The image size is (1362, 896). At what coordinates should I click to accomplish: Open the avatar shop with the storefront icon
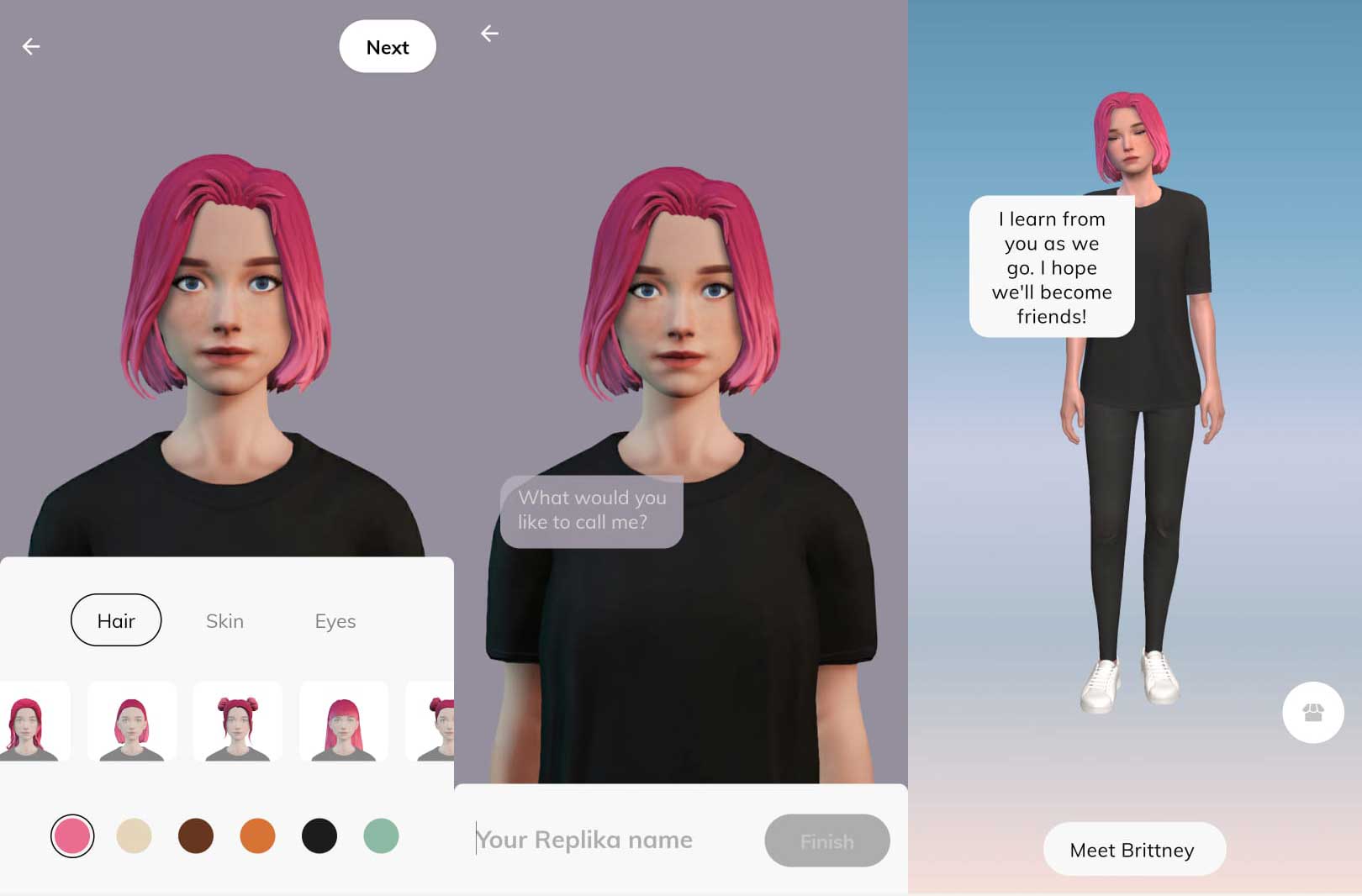(x=1313, y=712)
